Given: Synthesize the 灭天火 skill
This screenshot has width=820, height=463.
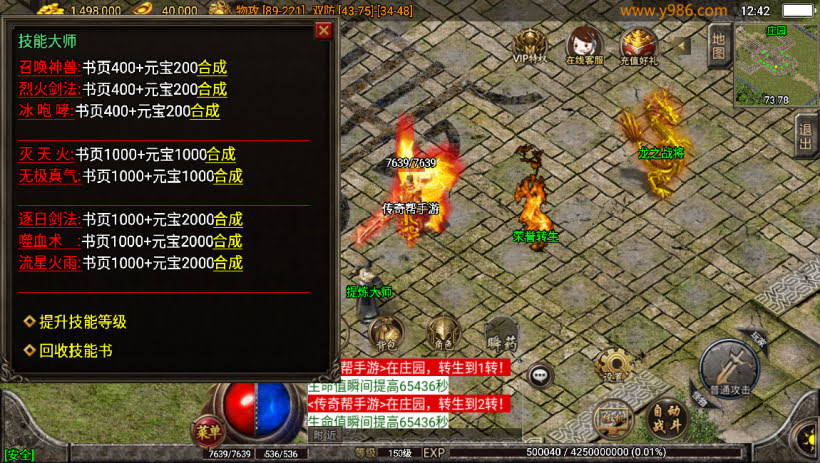Looking at the screenshot, I should coord(220,154).
